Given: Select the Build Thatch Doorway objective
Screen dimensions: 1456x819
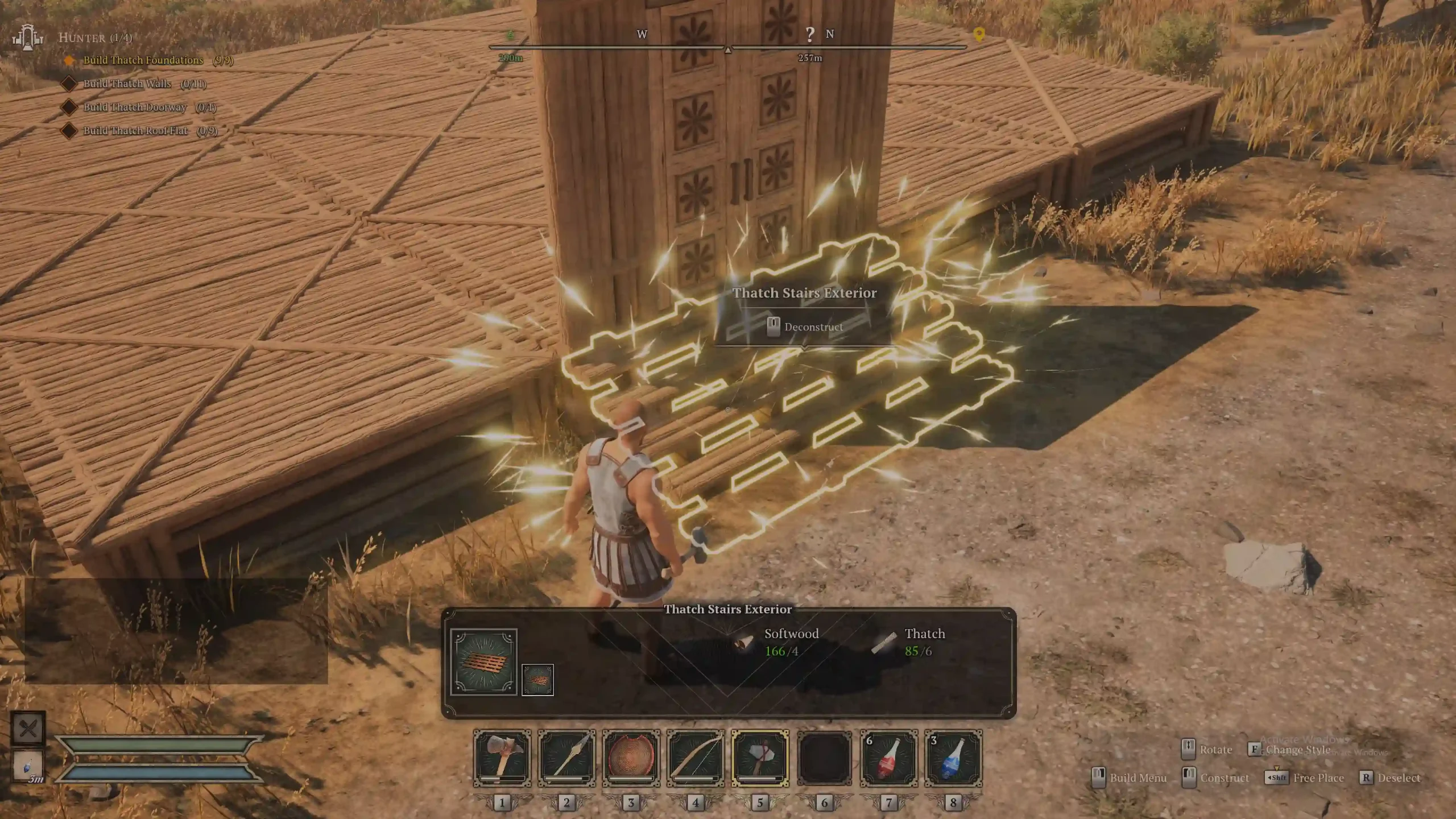Looking at the screenshot, I should 135,107.
